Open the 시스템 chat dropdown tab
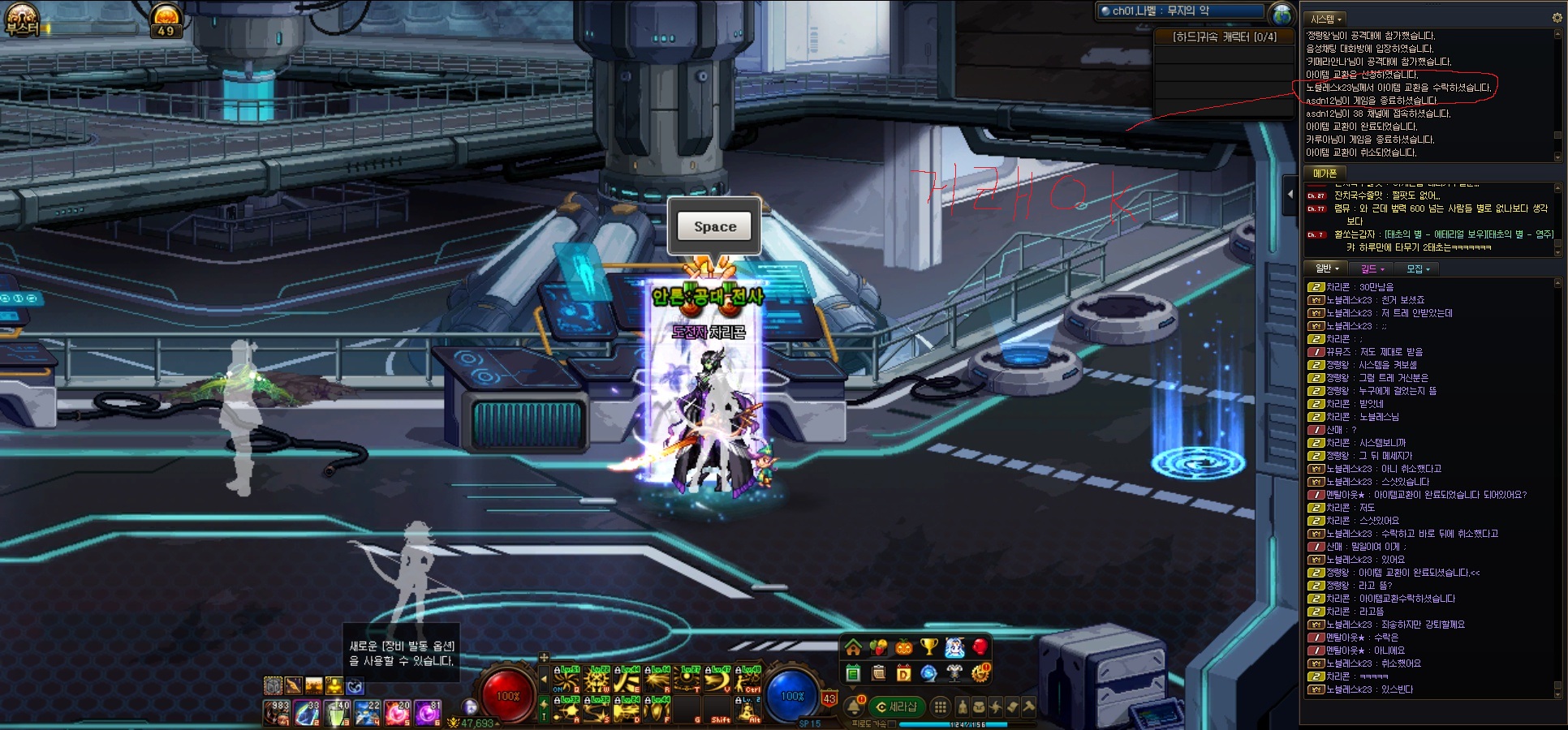 (1326, 19)
